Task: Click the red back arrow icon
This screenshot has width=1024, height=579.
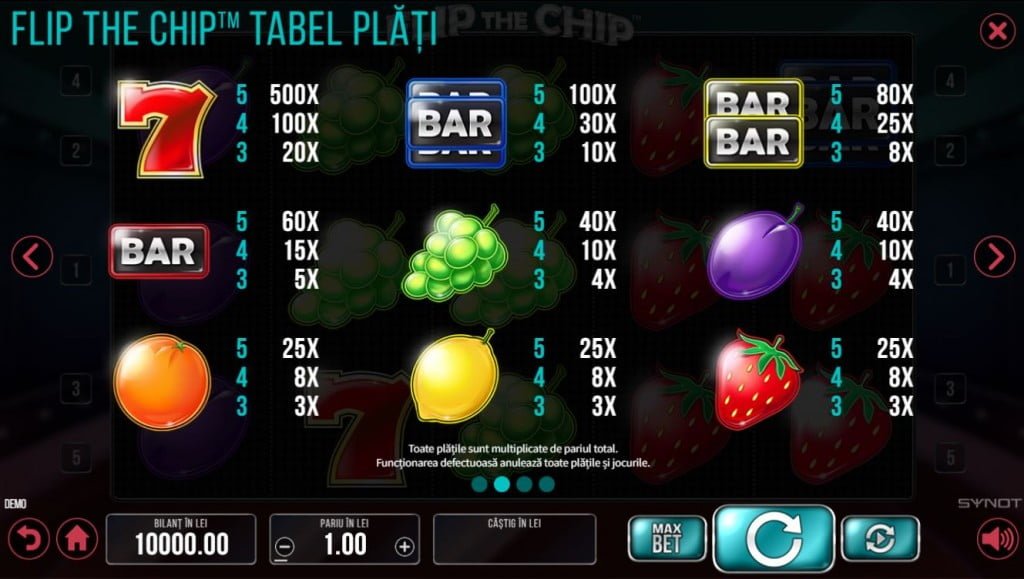Action: click(x=29, y=540)
